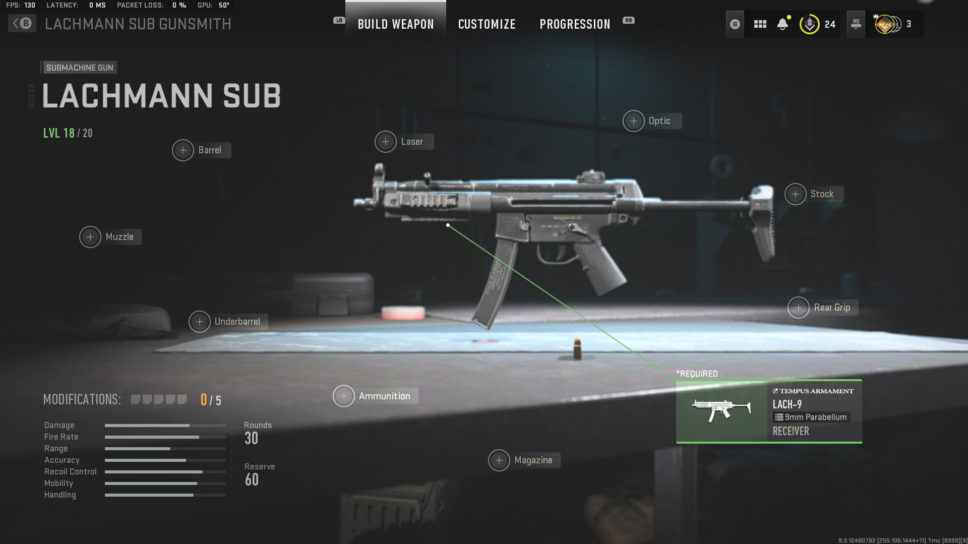The image size is (968, 544).
Task: Switch to the Build Weapon tab
Action: tap(396, 24)
